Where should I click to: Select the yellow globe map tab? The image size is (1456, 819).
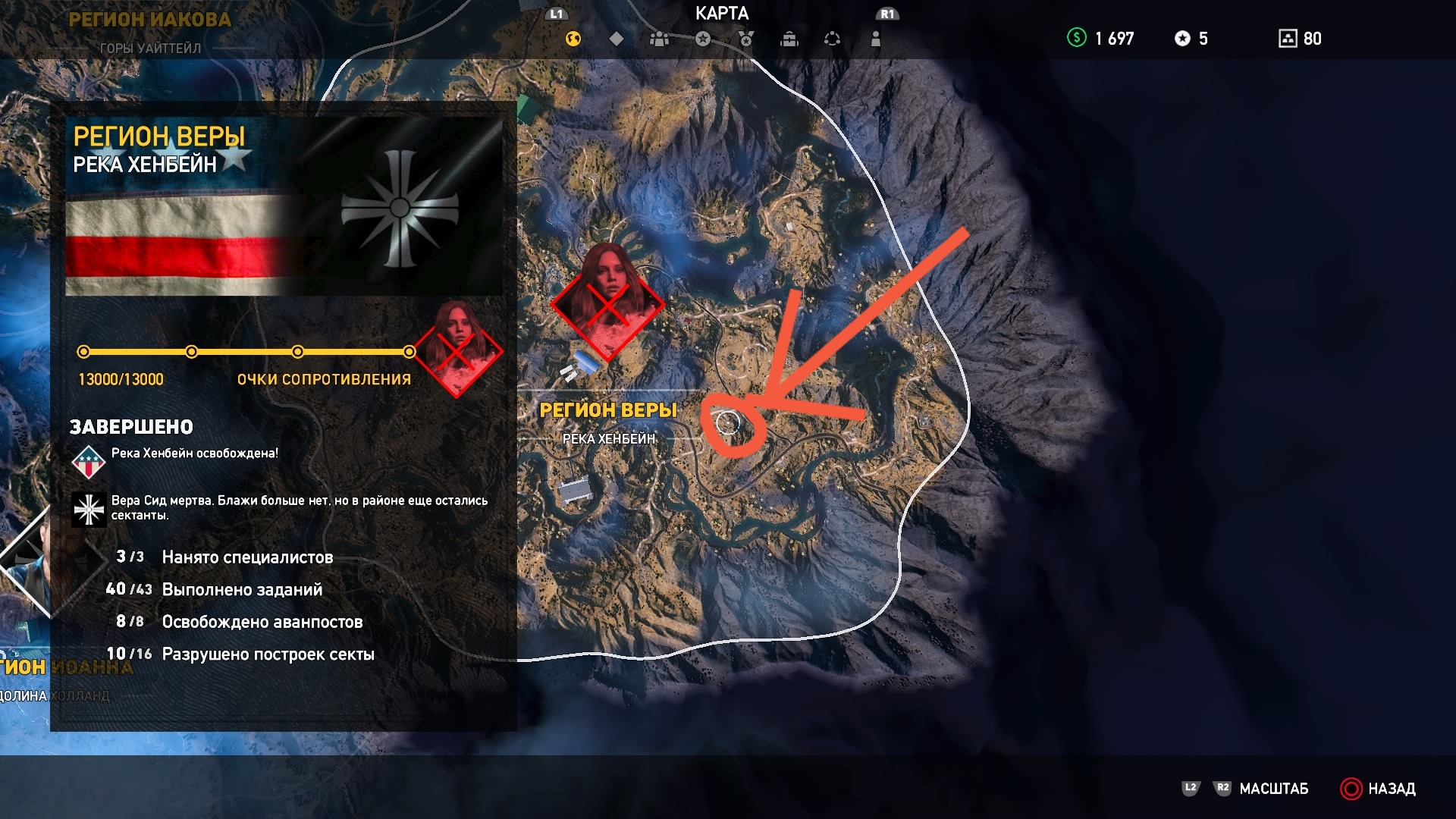573,39
